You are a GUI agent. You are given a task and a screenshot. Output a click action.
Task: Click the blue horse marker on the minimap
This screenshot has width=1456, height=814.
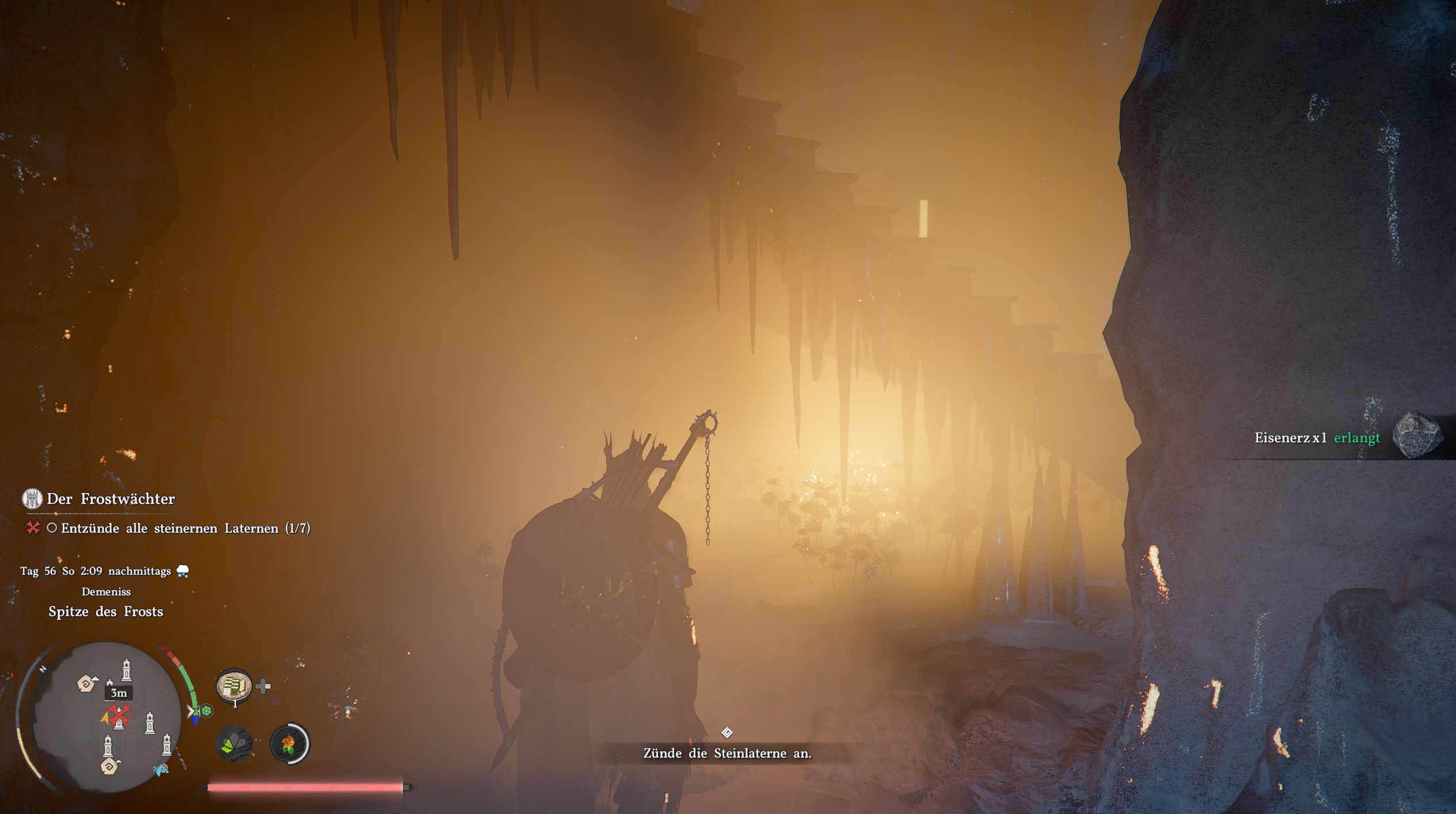160,769
